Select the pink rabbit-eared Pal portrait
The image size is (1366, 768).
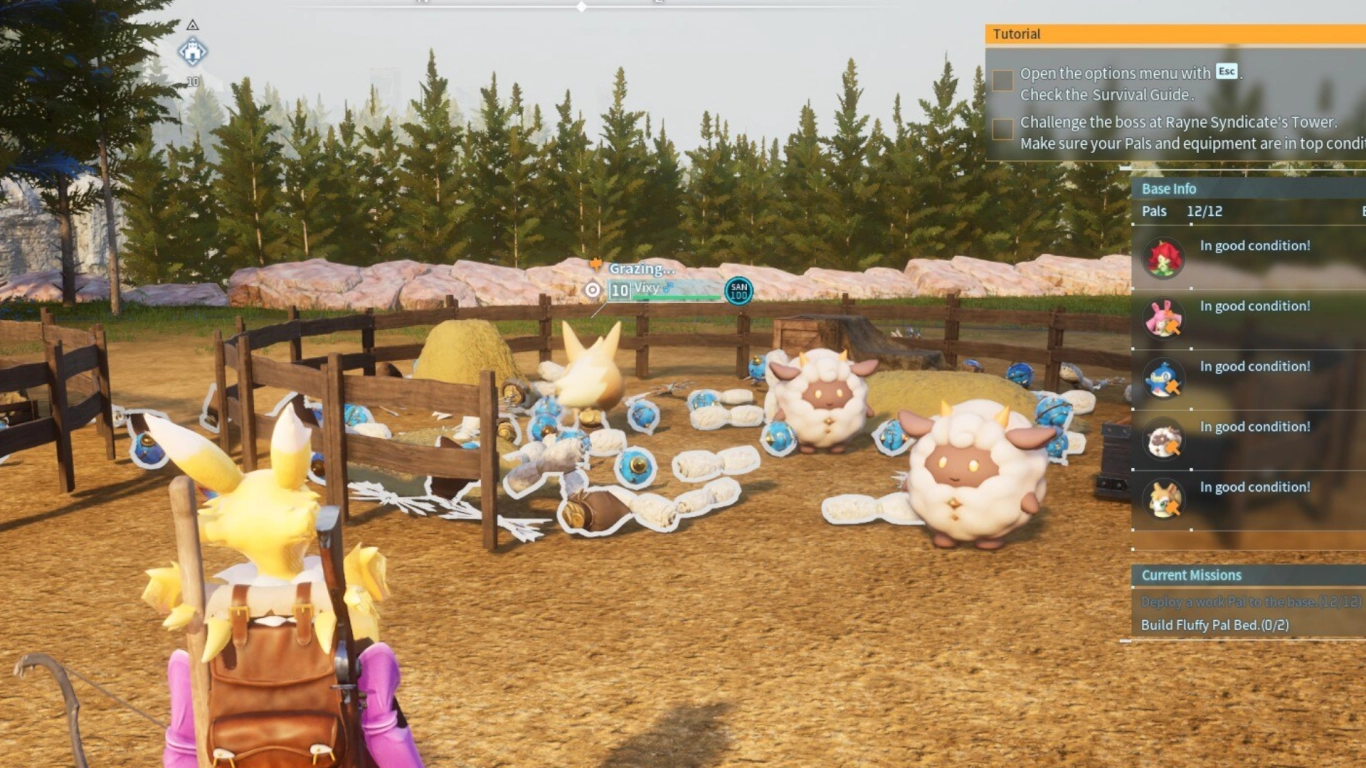pyautogui.click(x=1164, y=318)
